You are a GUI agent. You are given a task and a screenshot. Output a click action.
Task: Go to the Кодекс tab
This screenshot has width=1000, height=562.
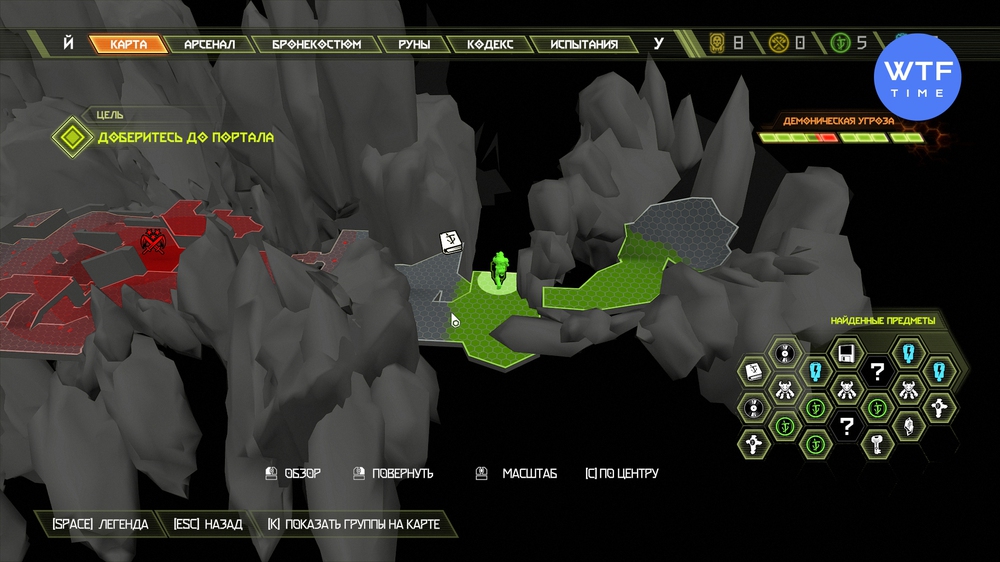pyautogui.click(x=489, y=44)
